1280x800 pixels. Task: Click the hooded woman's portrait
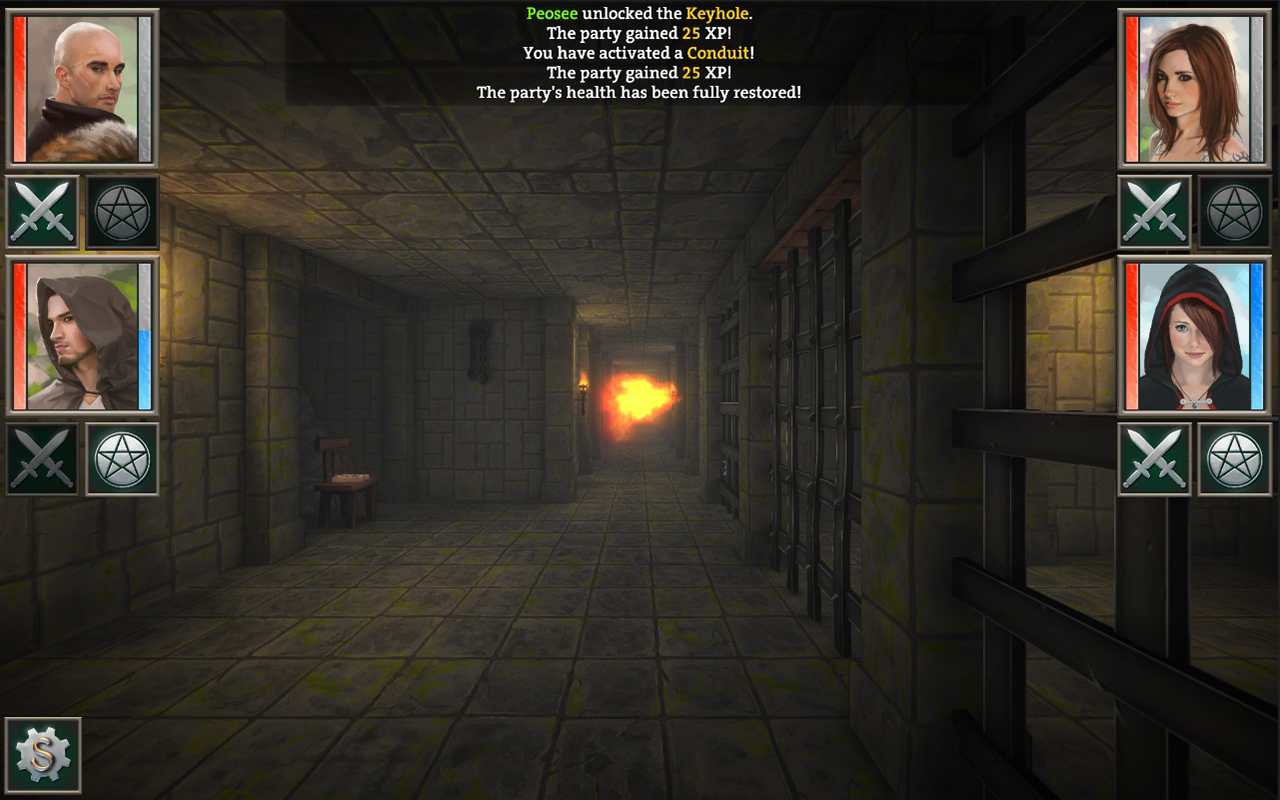pyautogui.click(x=1194, y=338)
